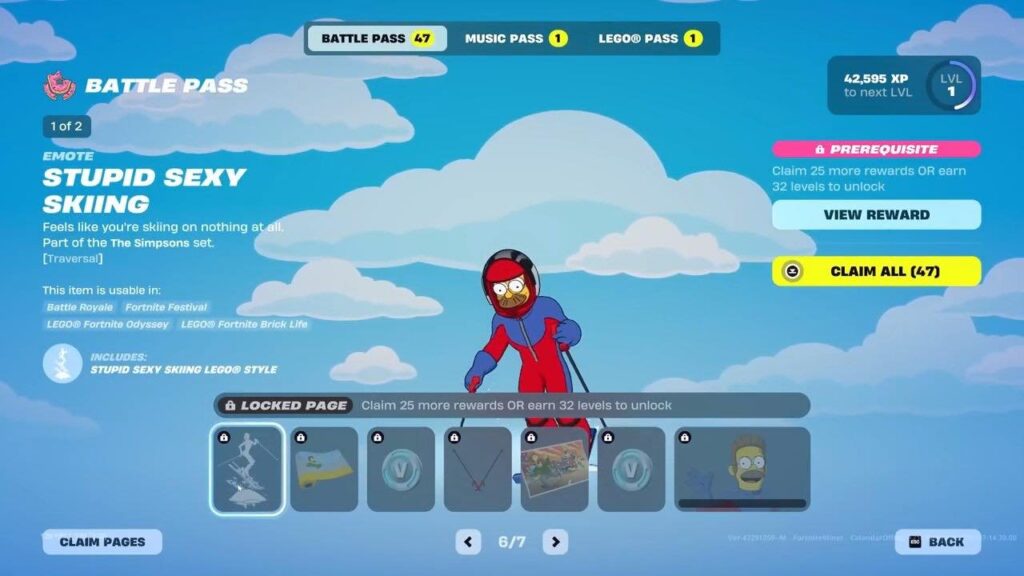
Task: Choose the flag reward tile
Action: (324, 469)
